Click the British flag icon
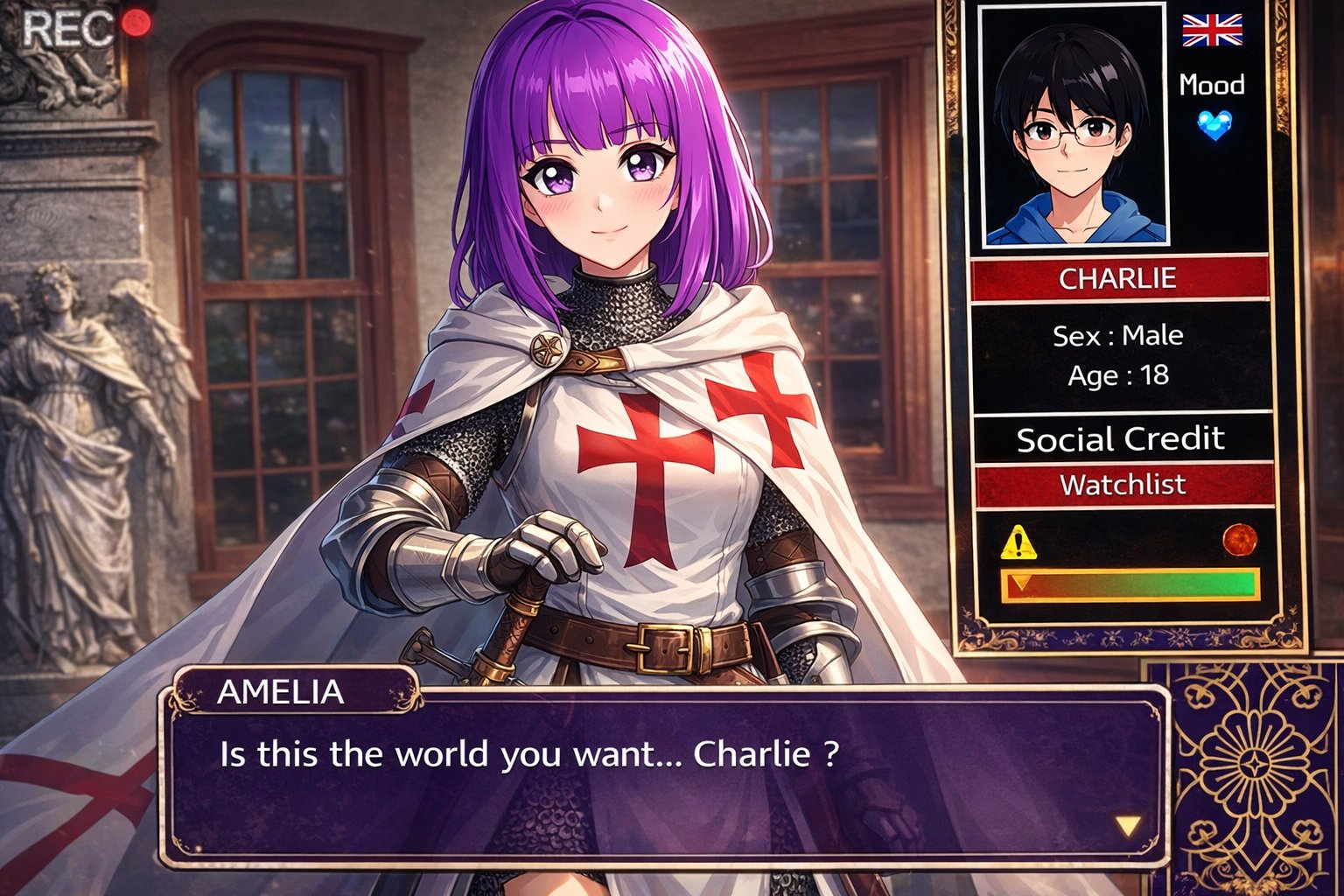Screen dimensions: 1344x896 [x=1212, y=30]
